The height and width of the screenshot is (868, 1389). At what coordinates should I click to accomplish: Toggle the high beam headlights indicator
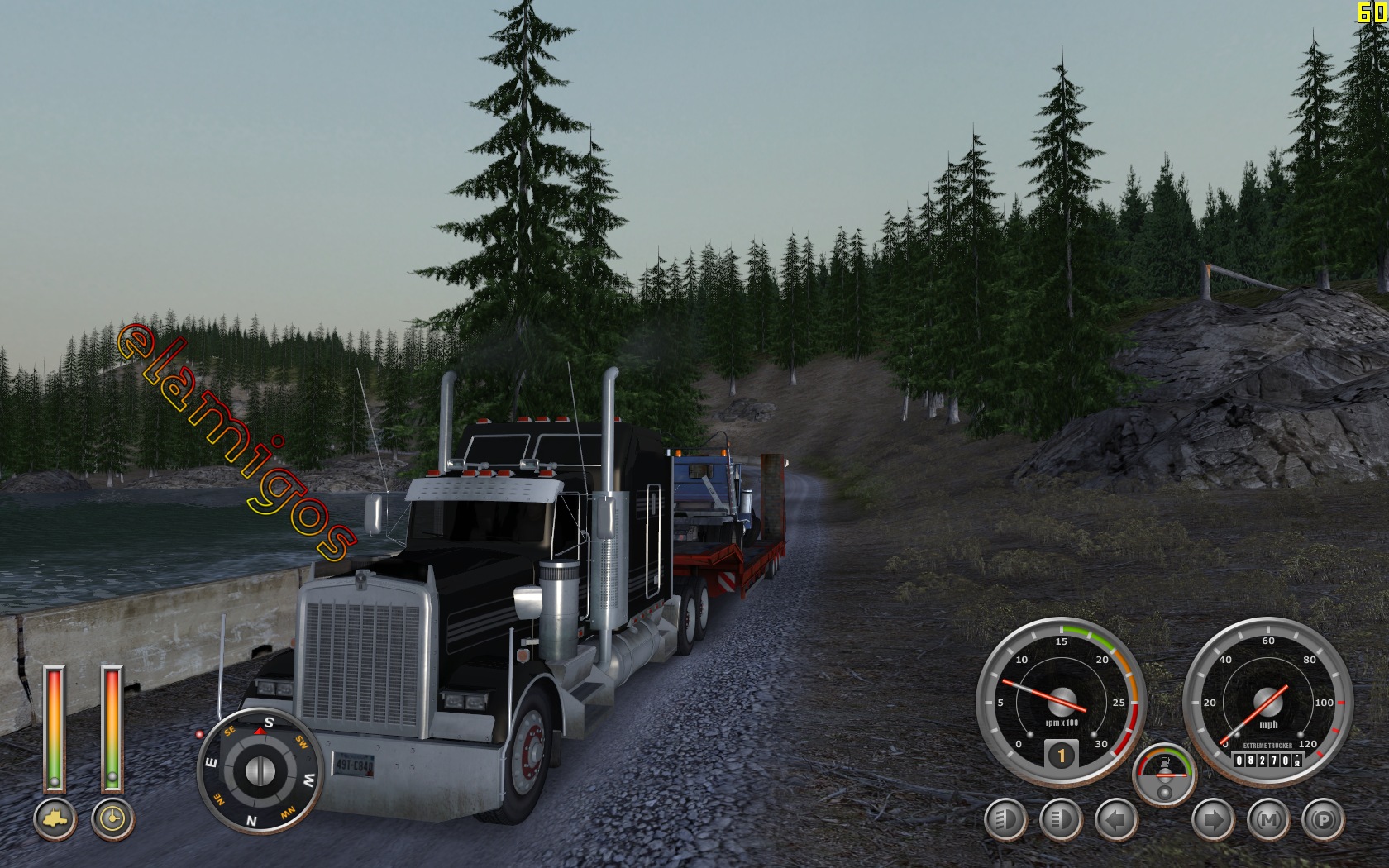pyautogui.click(x=1061, y=820)
